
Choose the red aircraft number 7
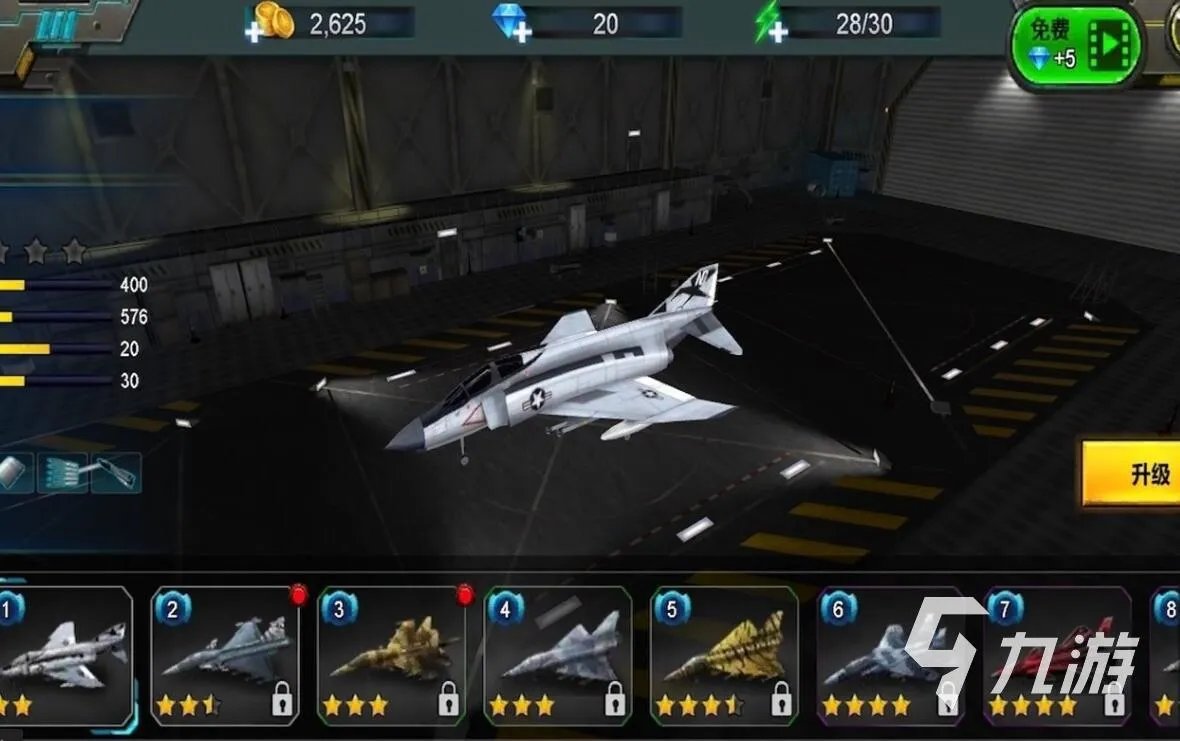pos(1056,654)
